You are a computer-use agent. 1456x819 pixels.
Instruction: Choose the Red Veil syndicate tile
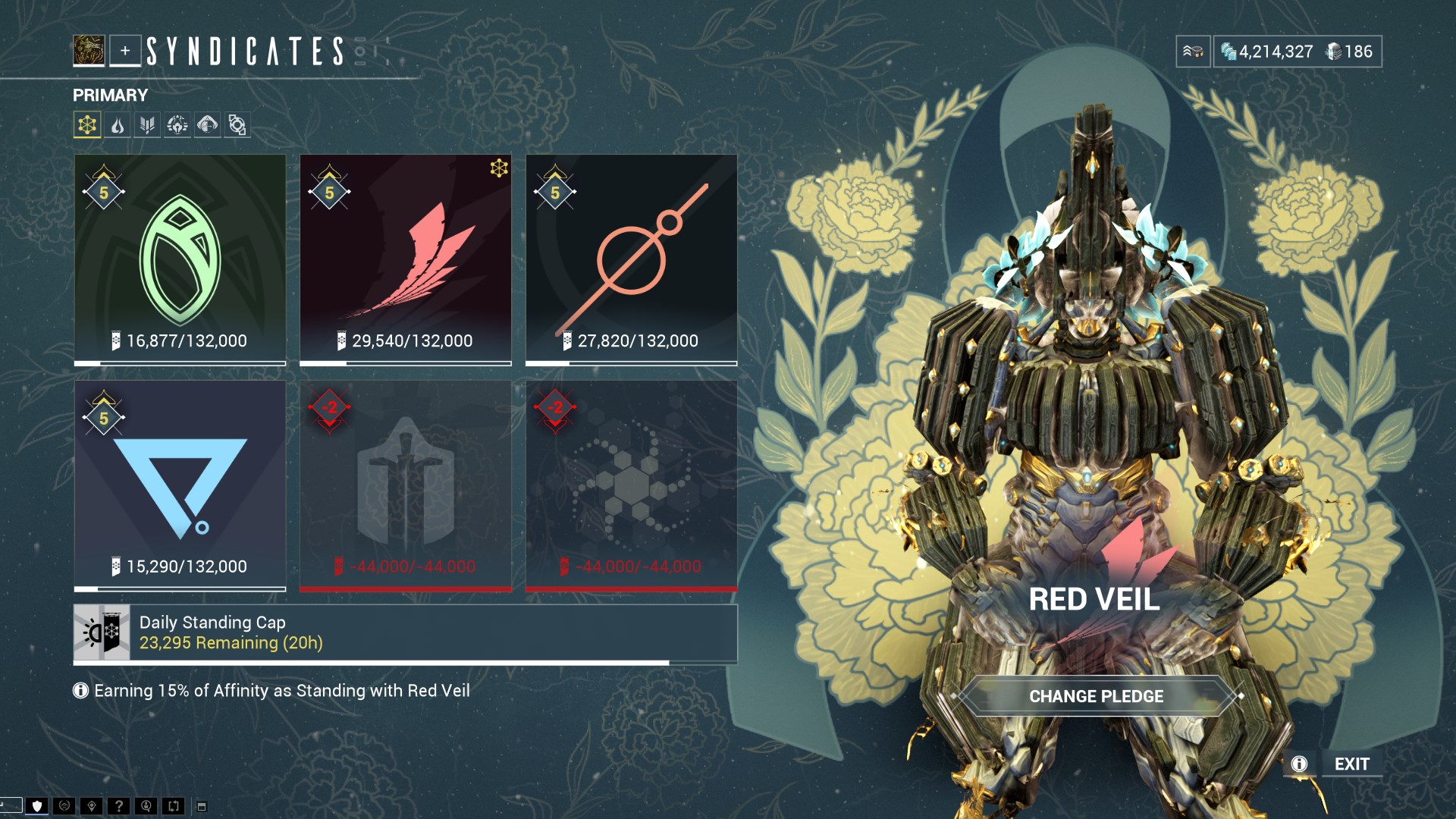click(x=406, y=259)
